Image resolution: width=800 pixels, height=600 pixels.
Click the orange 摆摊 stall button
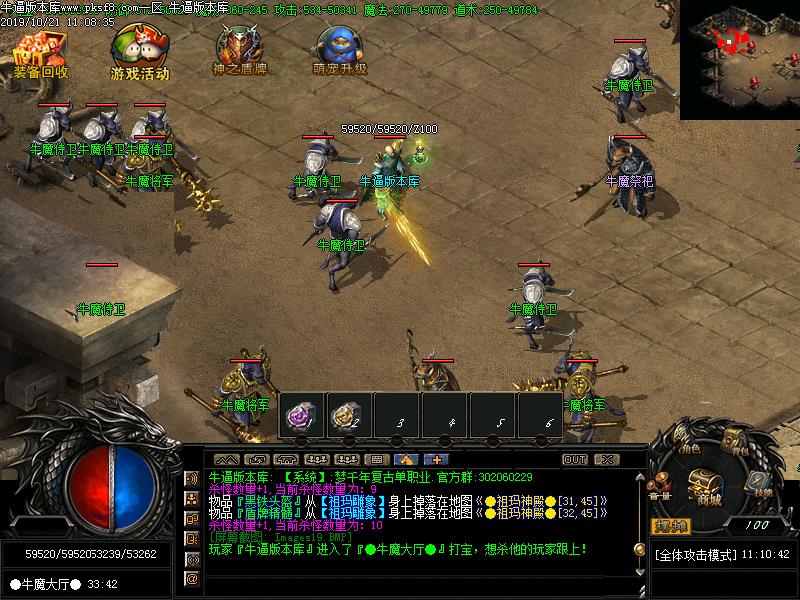pyautogui.click(x=670, y=526)
